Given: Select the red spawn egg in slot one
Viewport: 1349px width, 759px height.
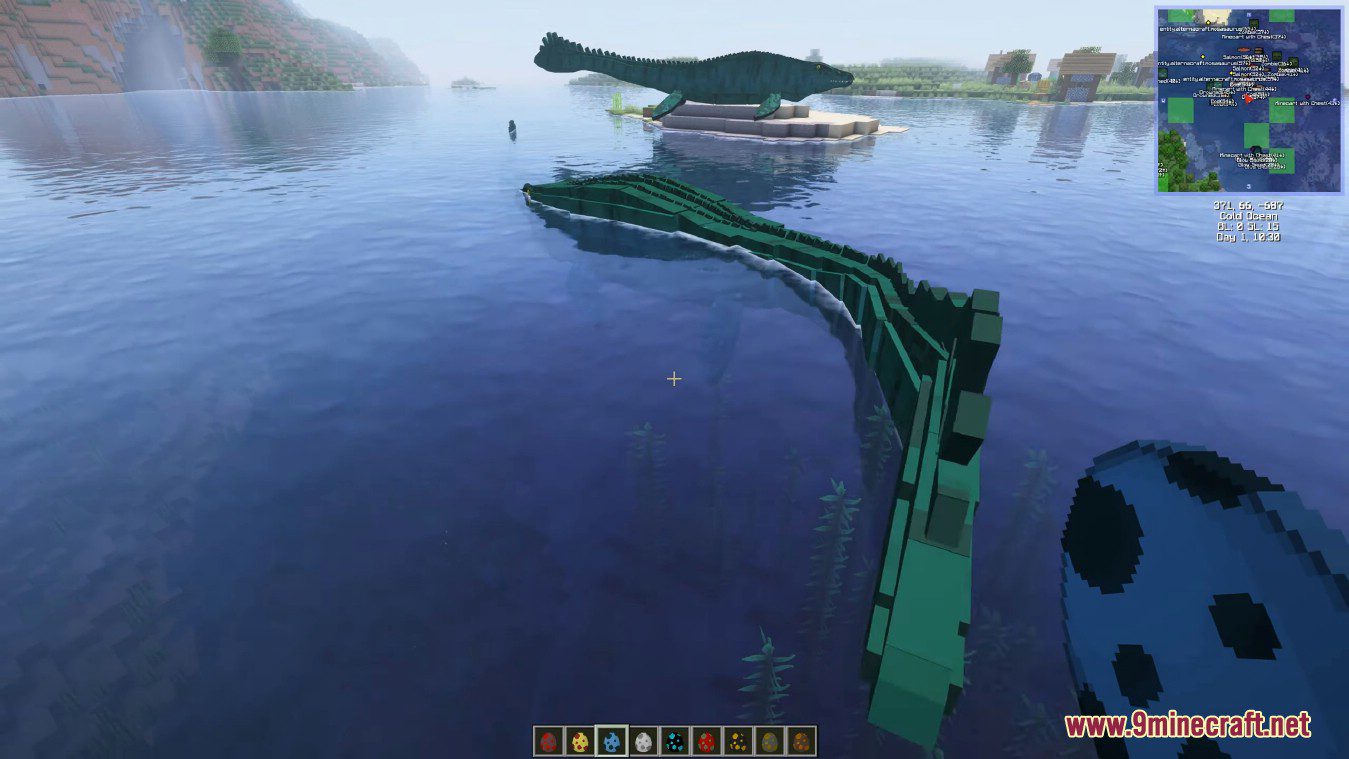Looking at the screenshot, I should tap(548, 741).
